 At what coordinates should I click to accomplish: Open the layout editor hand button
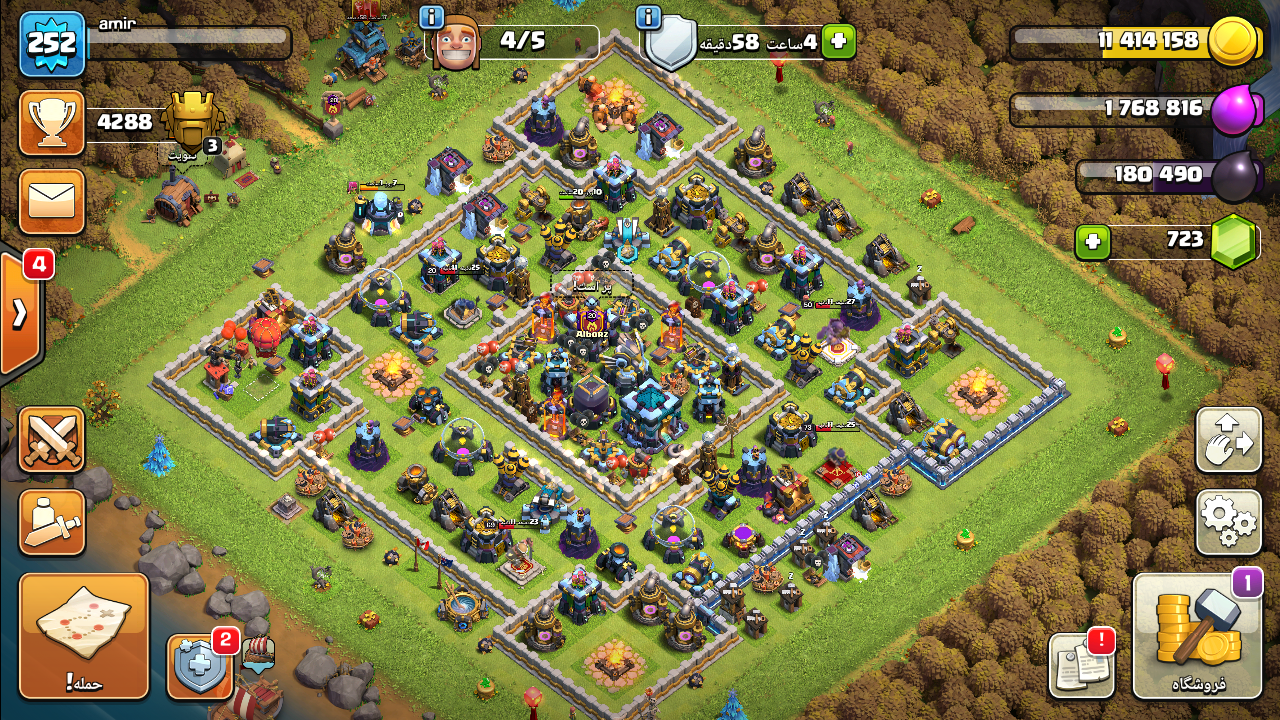pyautogui.click(x=1228, y=440)
